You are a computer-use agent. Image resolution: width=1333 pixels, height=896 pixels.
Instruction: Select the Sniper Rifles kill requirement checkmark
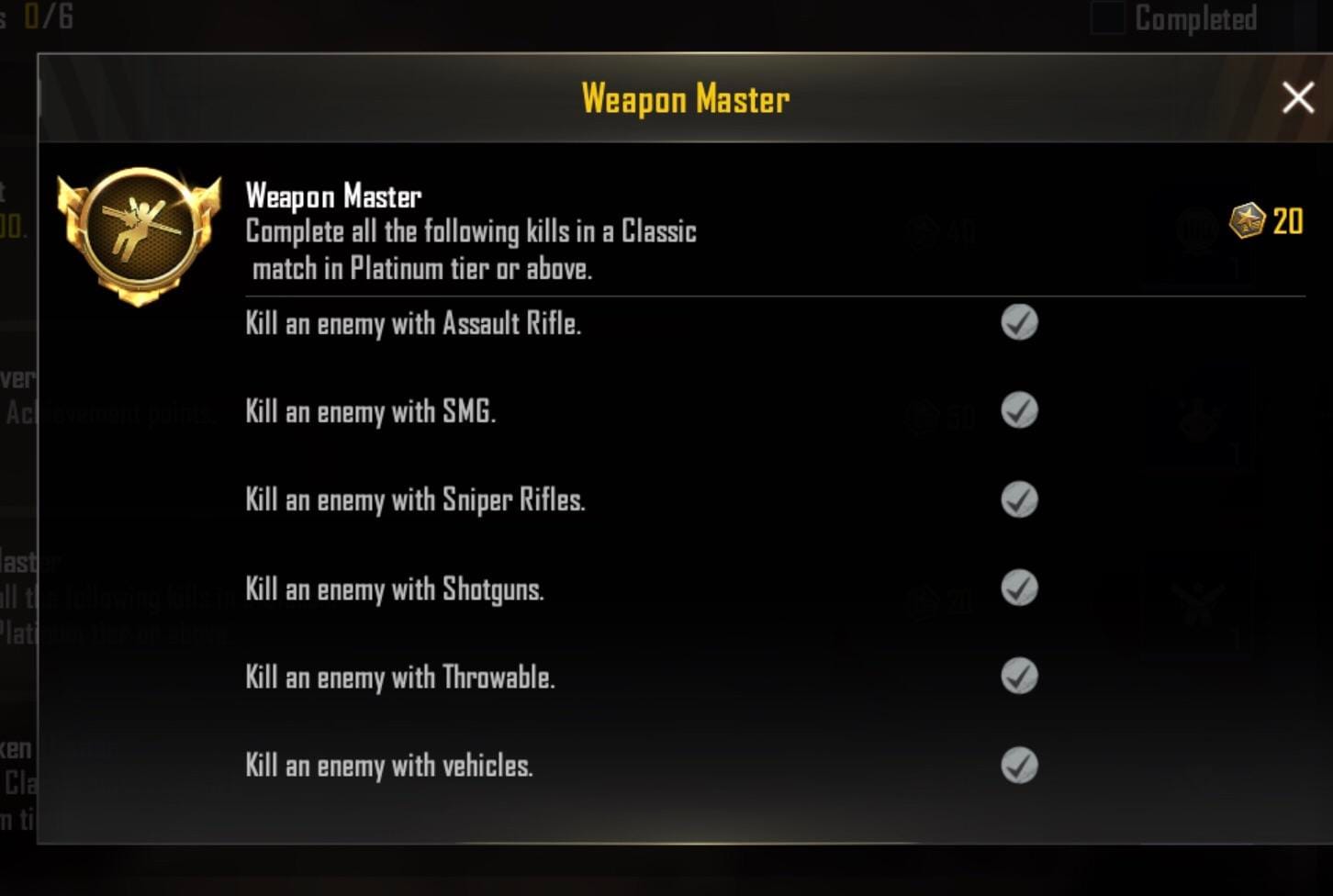point(1019,499)
